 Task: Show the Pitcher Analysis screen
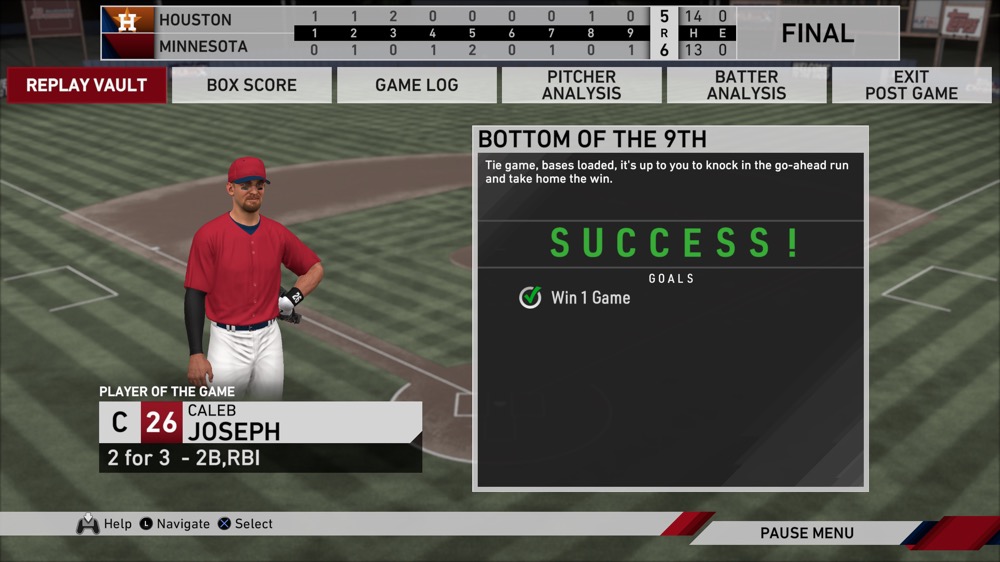581,85
